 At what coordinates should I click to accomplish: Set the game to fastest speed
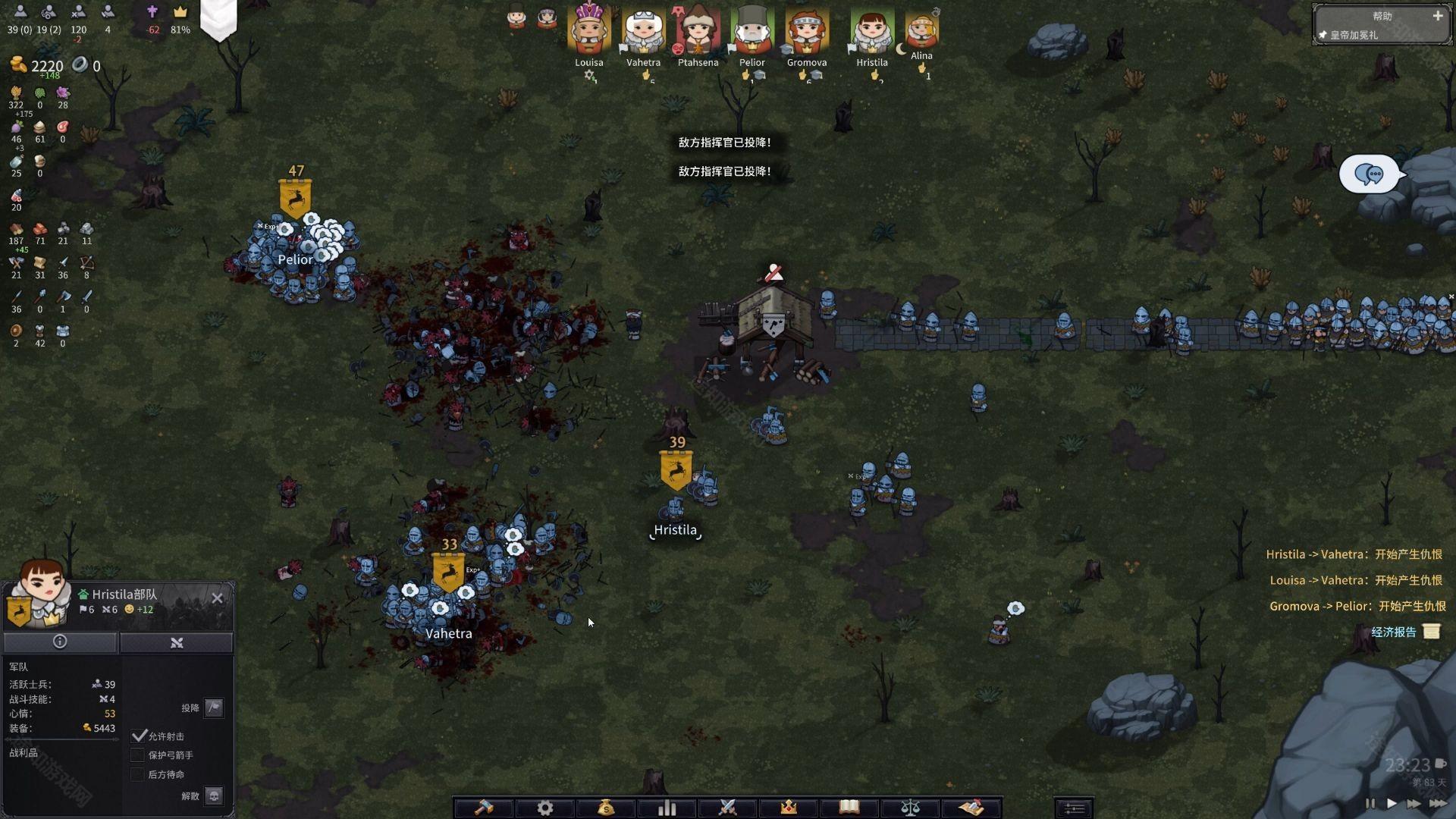click(1437, 803)
